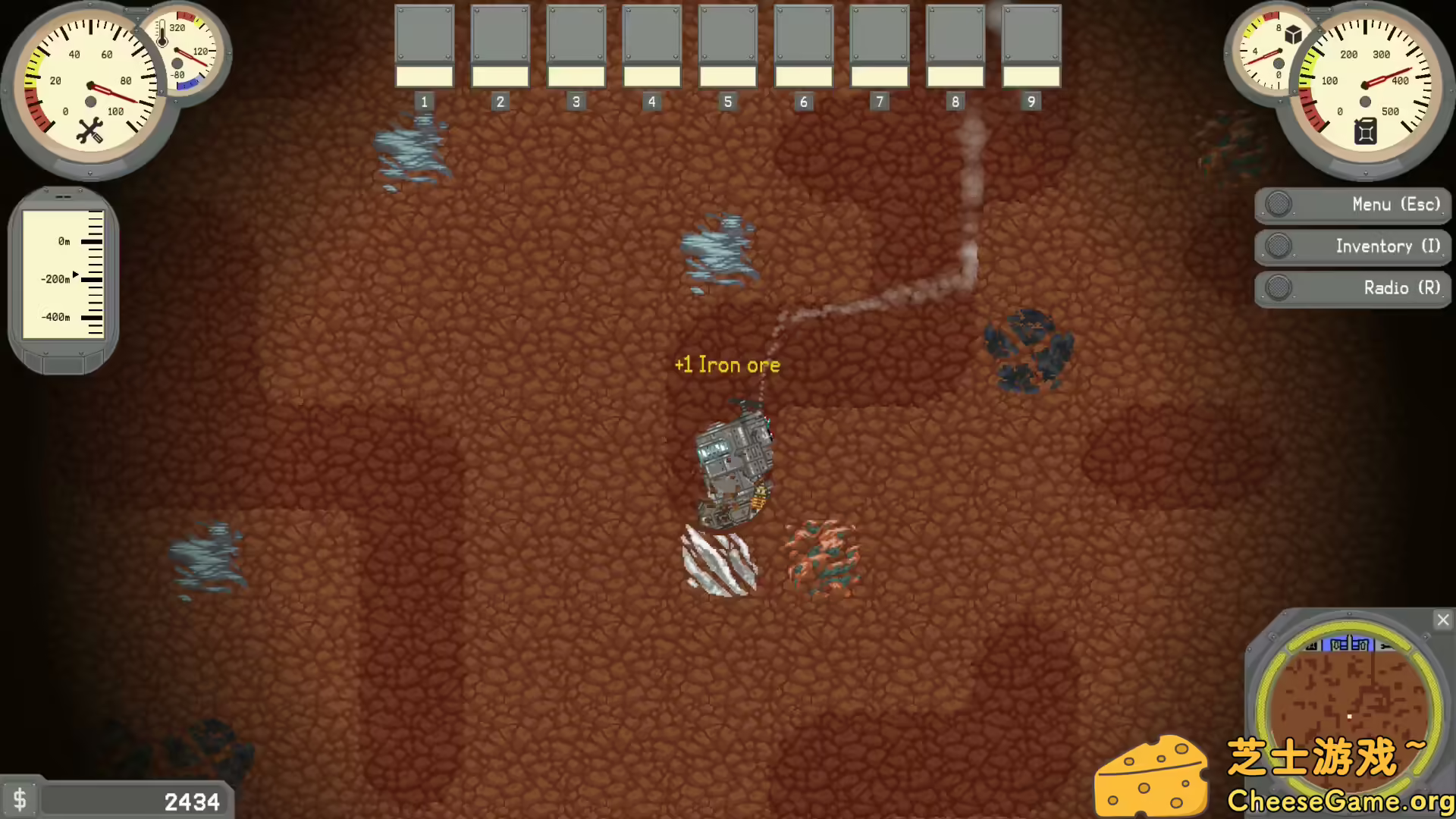Click the buildings icon on the minimap header

pyautogui.click(x=1348, y=645)
